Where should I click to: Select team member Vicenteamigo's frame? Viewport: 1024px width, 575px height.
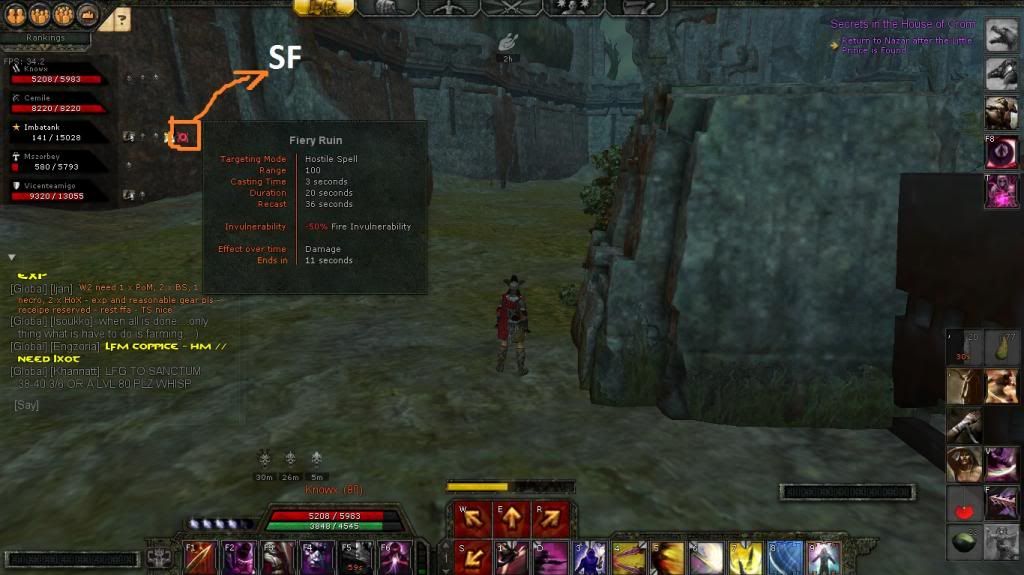click(59, 191)
